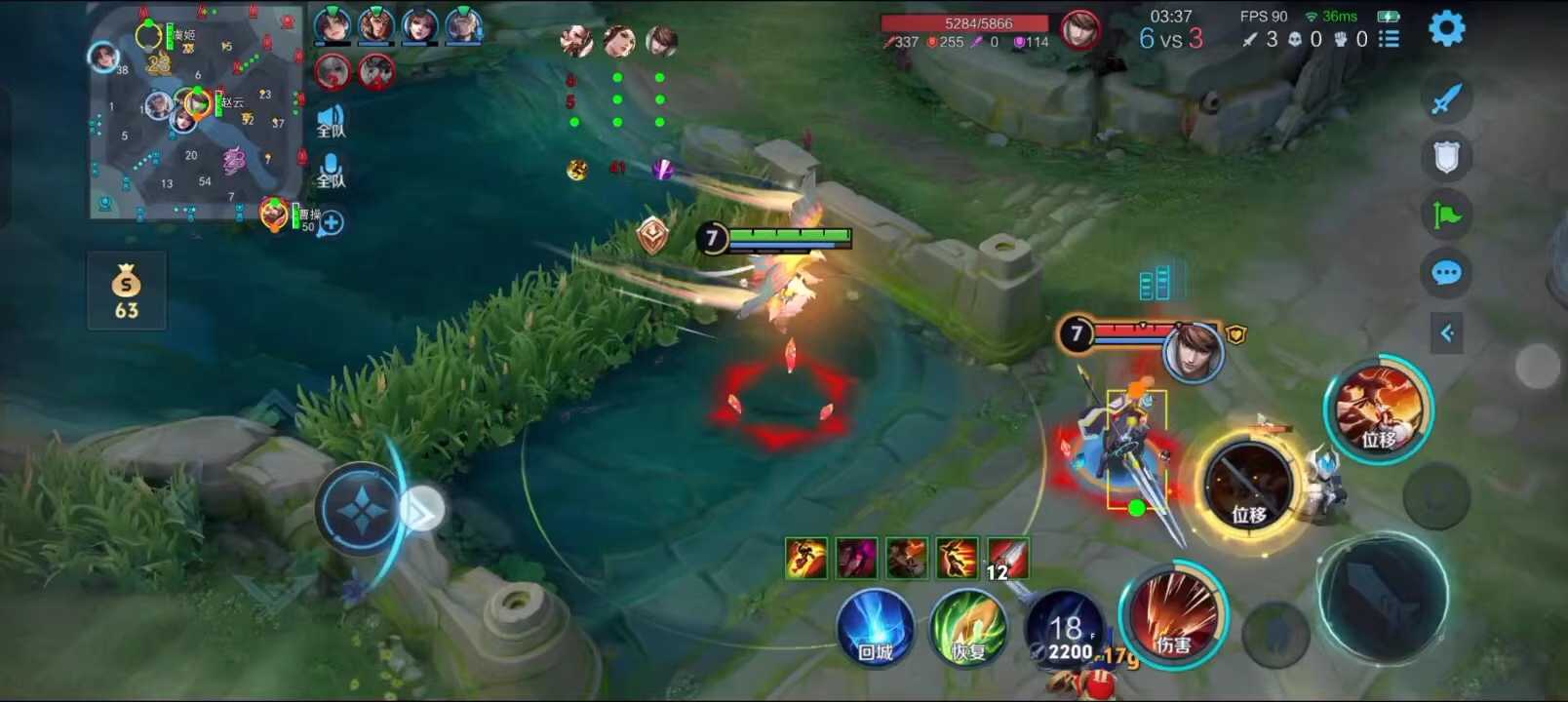Open the settings gear menu
The image size is (1568, 702).
pyautogui.click(x=1446, y=28)
